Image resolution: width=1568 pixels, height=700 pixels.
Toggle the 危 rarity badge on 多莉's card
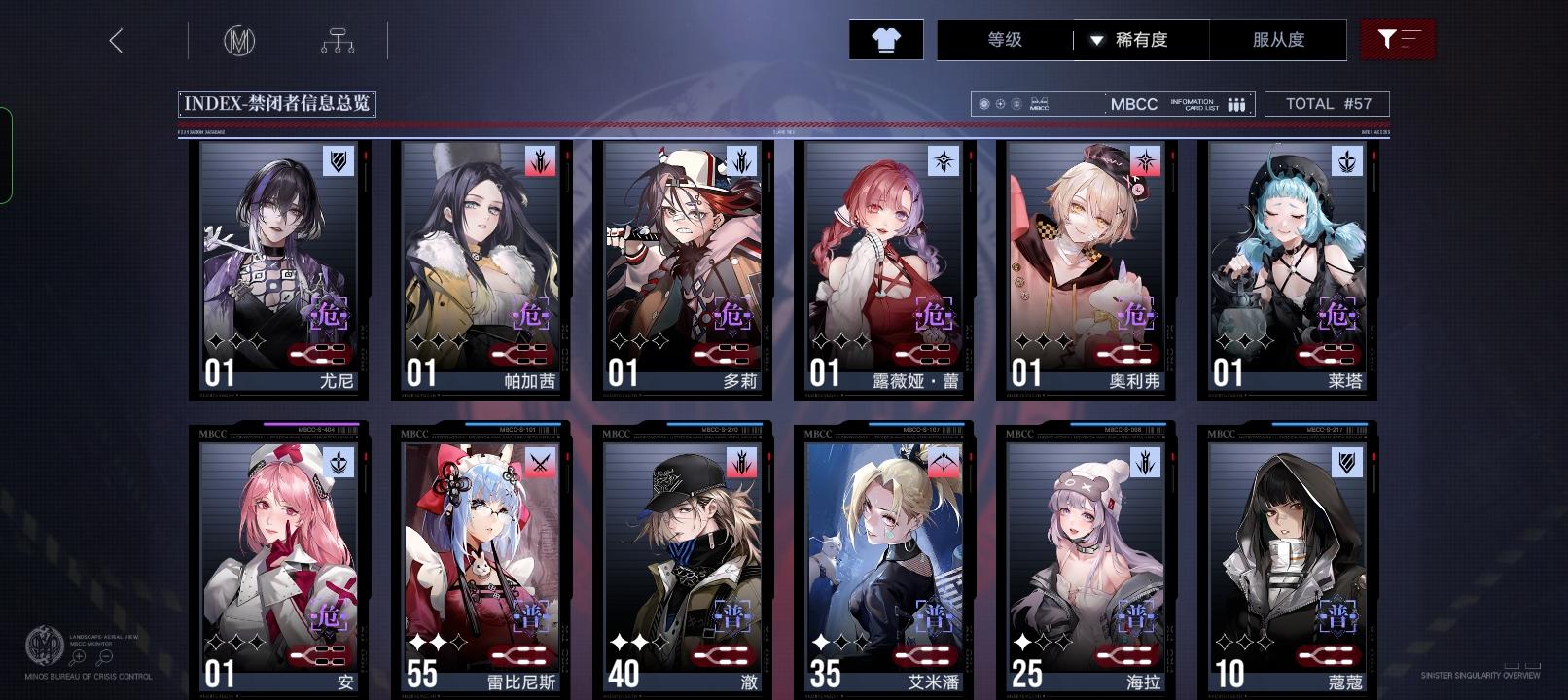(x=733, y=315)
